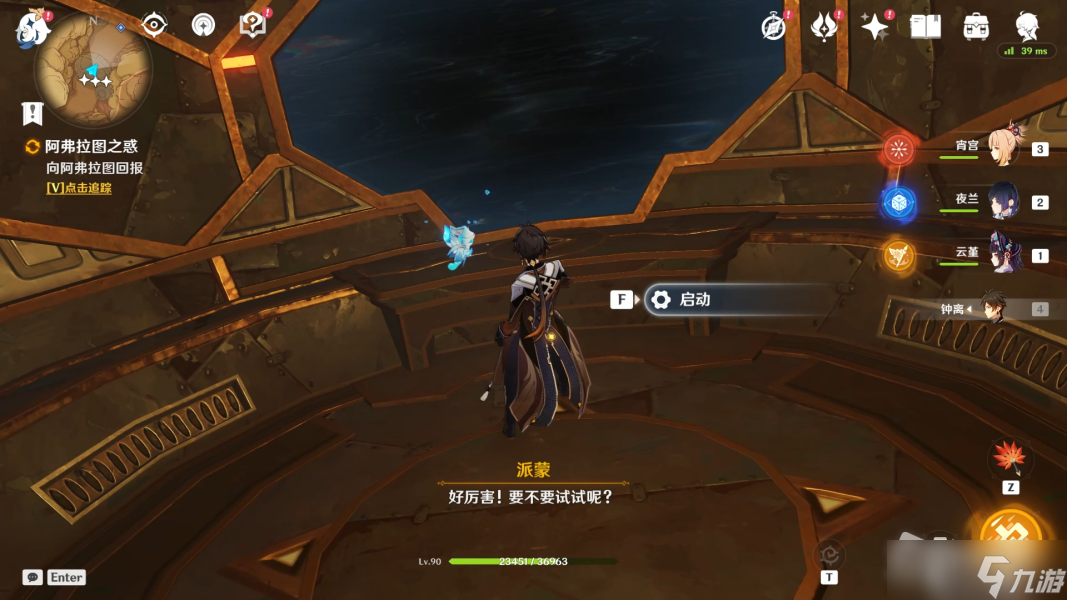This screenshot has width=1067, height=600.
Task: Select 钟离 in the party list
Action: (994, 308)
